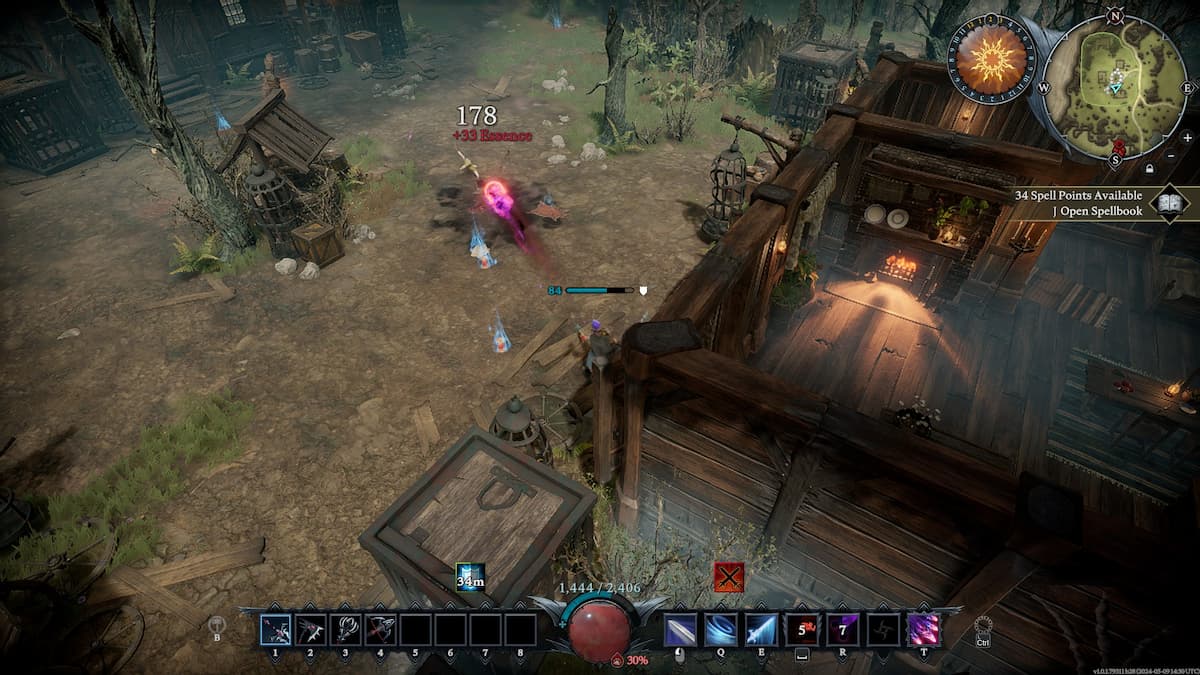
Task: Choose the mace in hotbar slot 3
Action: [x=346, y=630]
